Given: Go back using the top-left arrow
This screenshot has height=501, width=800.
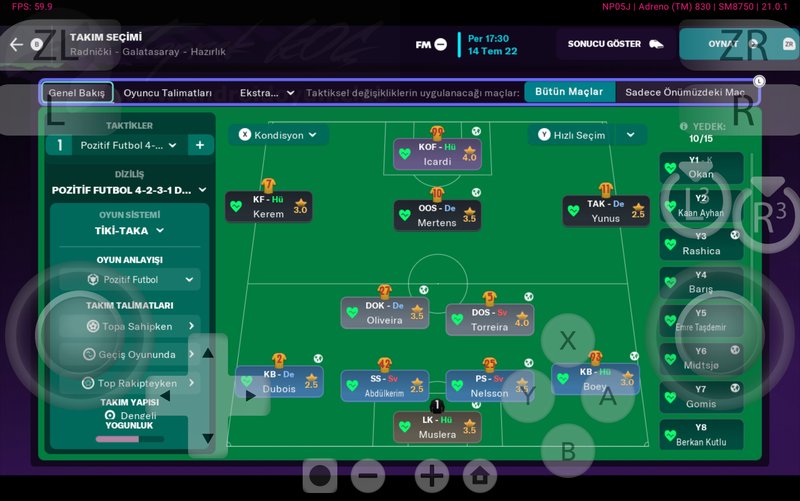Looking at the screenshot, I should [16, 44].
